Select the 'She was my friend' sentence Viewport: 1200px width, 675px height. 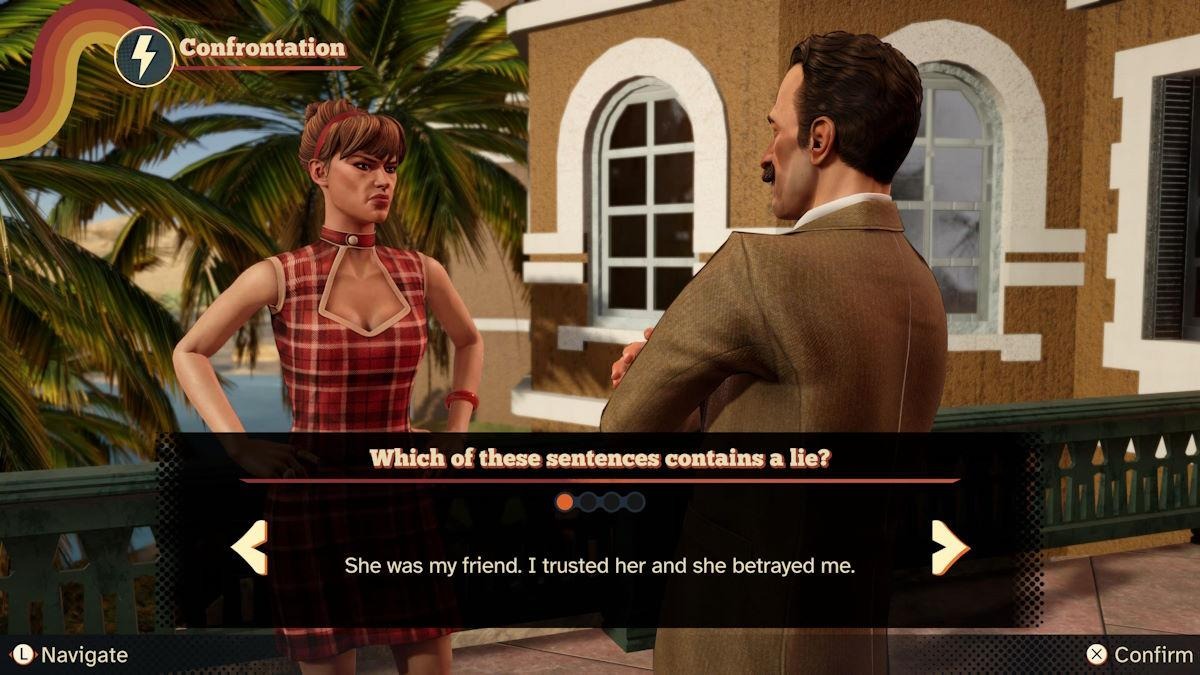tap(599, 565)
